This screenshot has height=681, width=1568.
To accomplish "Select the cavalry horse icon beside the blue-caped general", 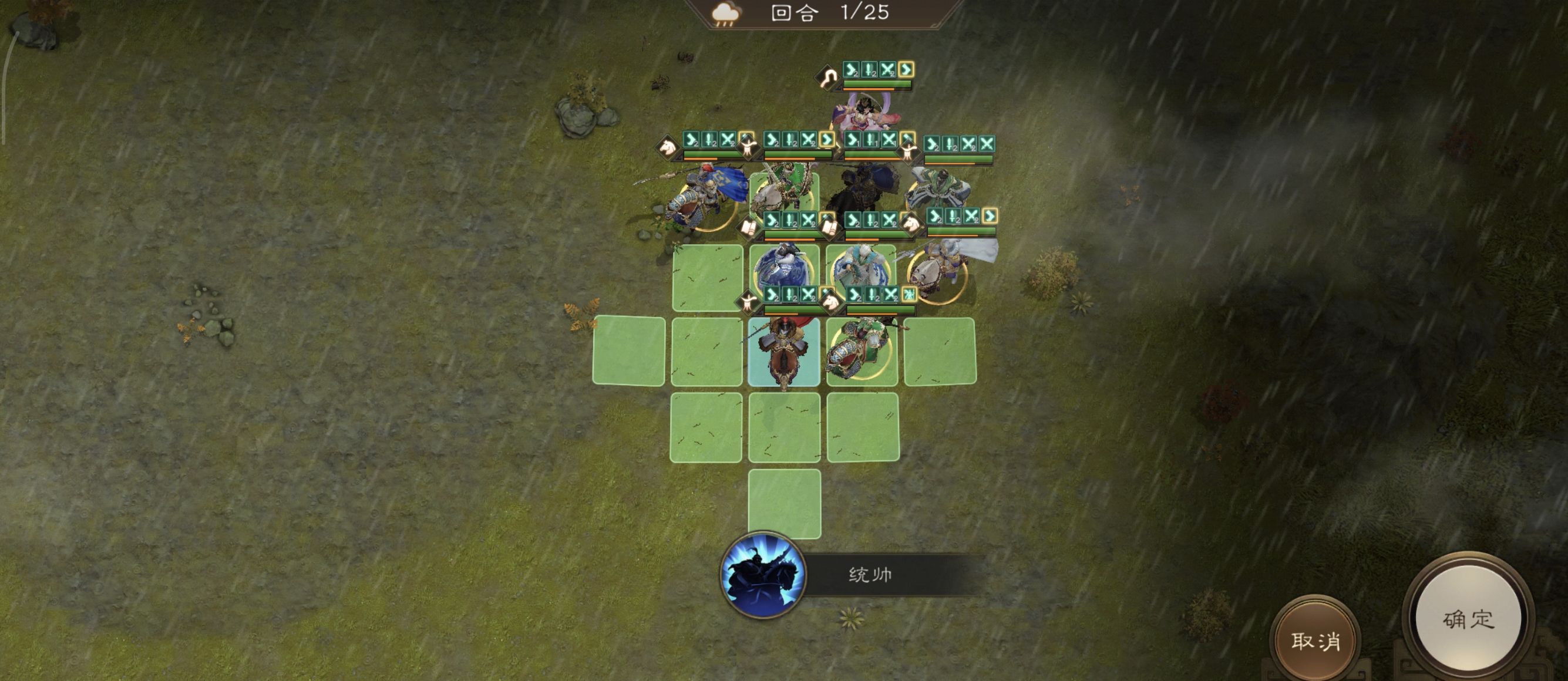I will tap(667, 147).
